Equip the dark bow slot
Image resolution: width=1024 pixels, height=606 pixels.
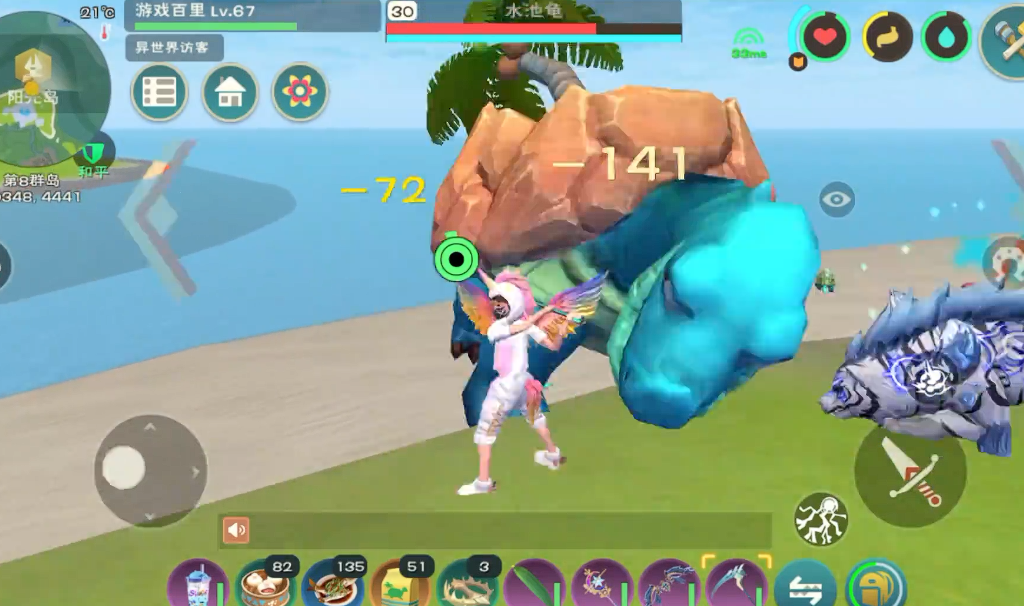coord(669,584)
